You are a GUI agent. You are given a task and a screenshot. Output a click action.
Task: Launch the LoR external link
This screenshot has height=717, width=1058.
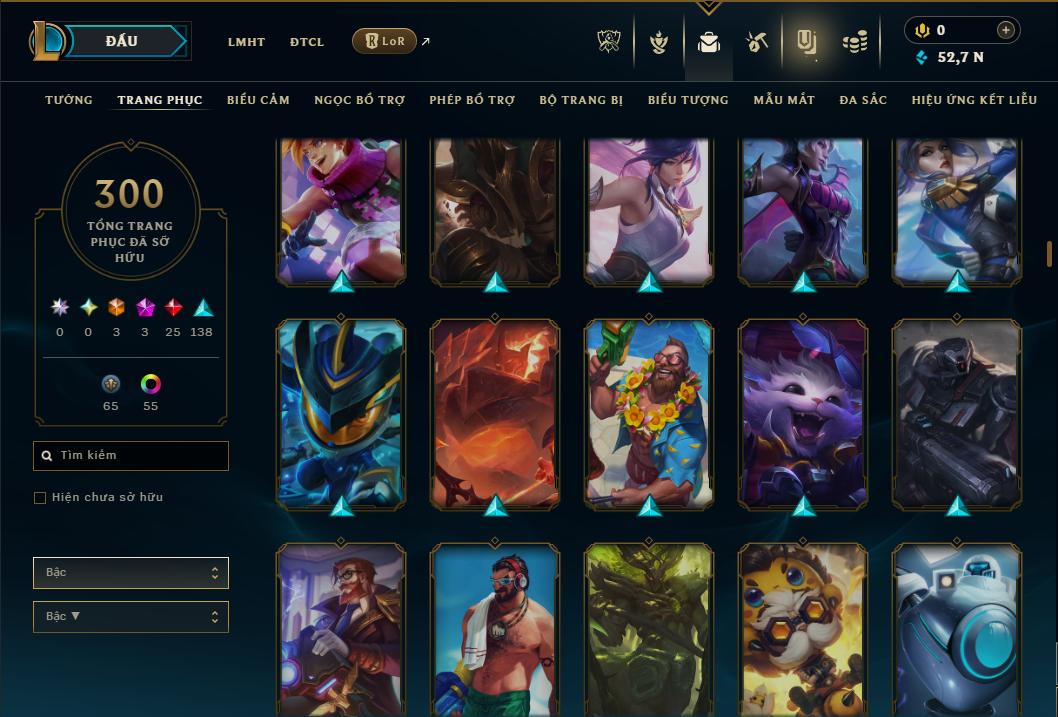pyautogui.click(x=385, y=41)
